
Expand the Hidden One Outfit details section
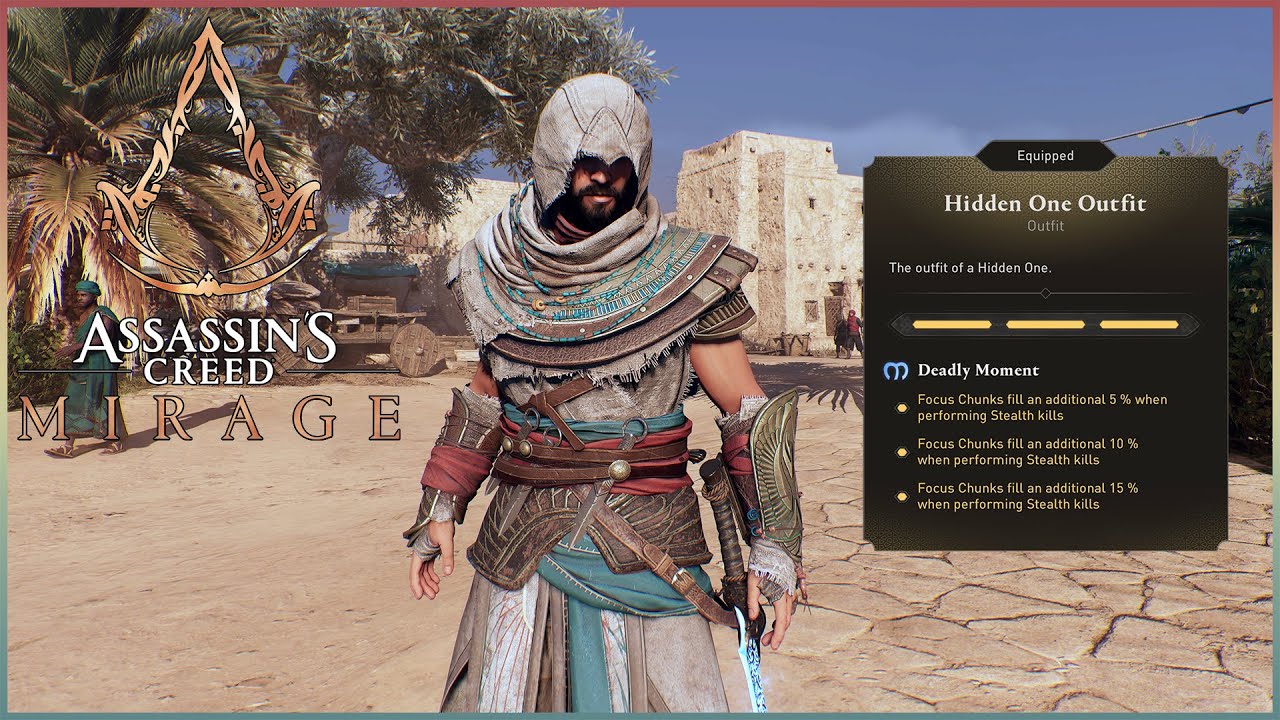point(1047,203)
